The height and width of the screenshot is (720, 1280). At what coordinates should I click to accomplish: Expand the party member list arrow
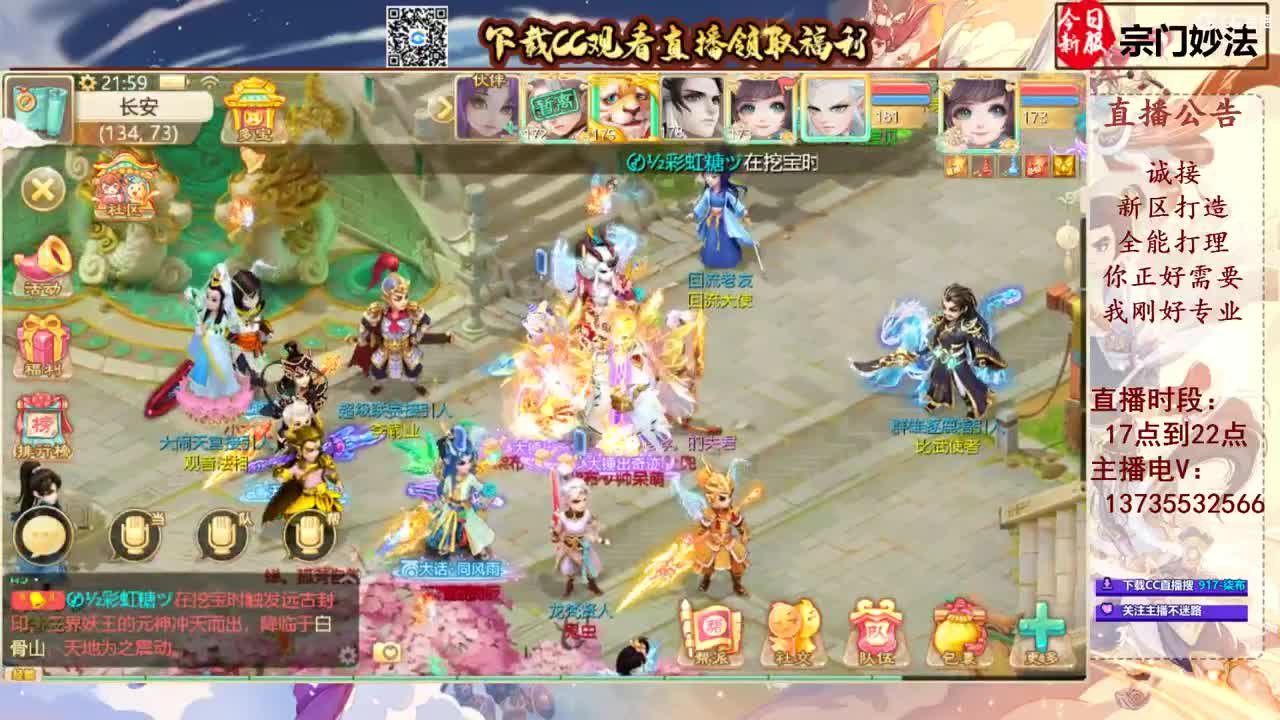coord(446,104)
